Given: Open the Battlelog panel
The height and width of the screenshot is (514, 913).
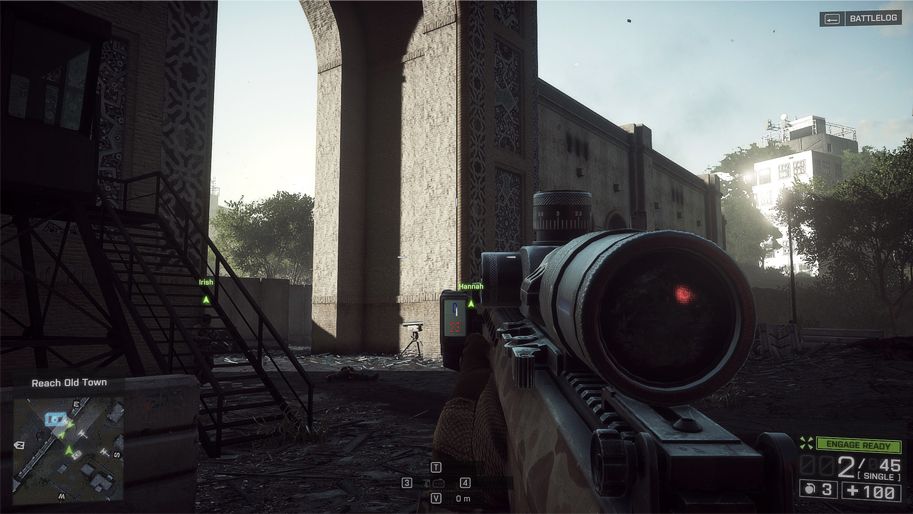Looking at the screenshot, I should coord(860,18).
